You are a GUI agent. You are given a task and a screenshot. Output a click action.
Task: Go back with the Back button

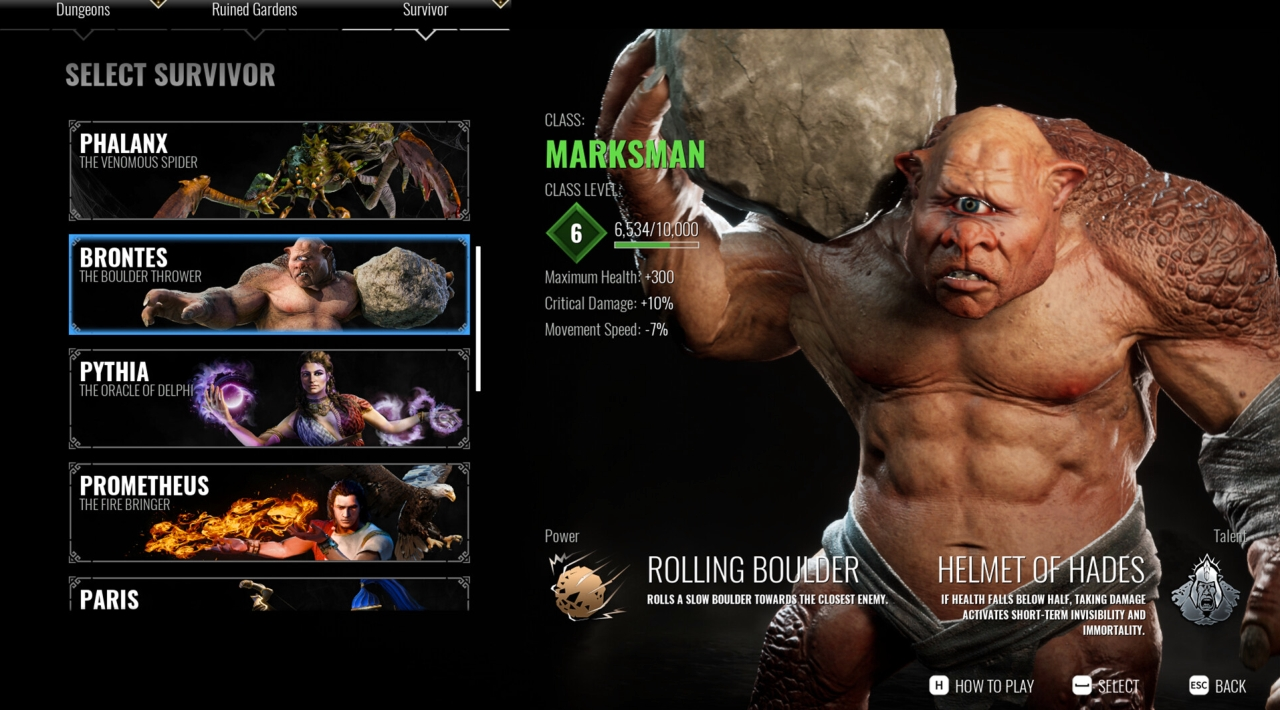[x=1217, y=686]
